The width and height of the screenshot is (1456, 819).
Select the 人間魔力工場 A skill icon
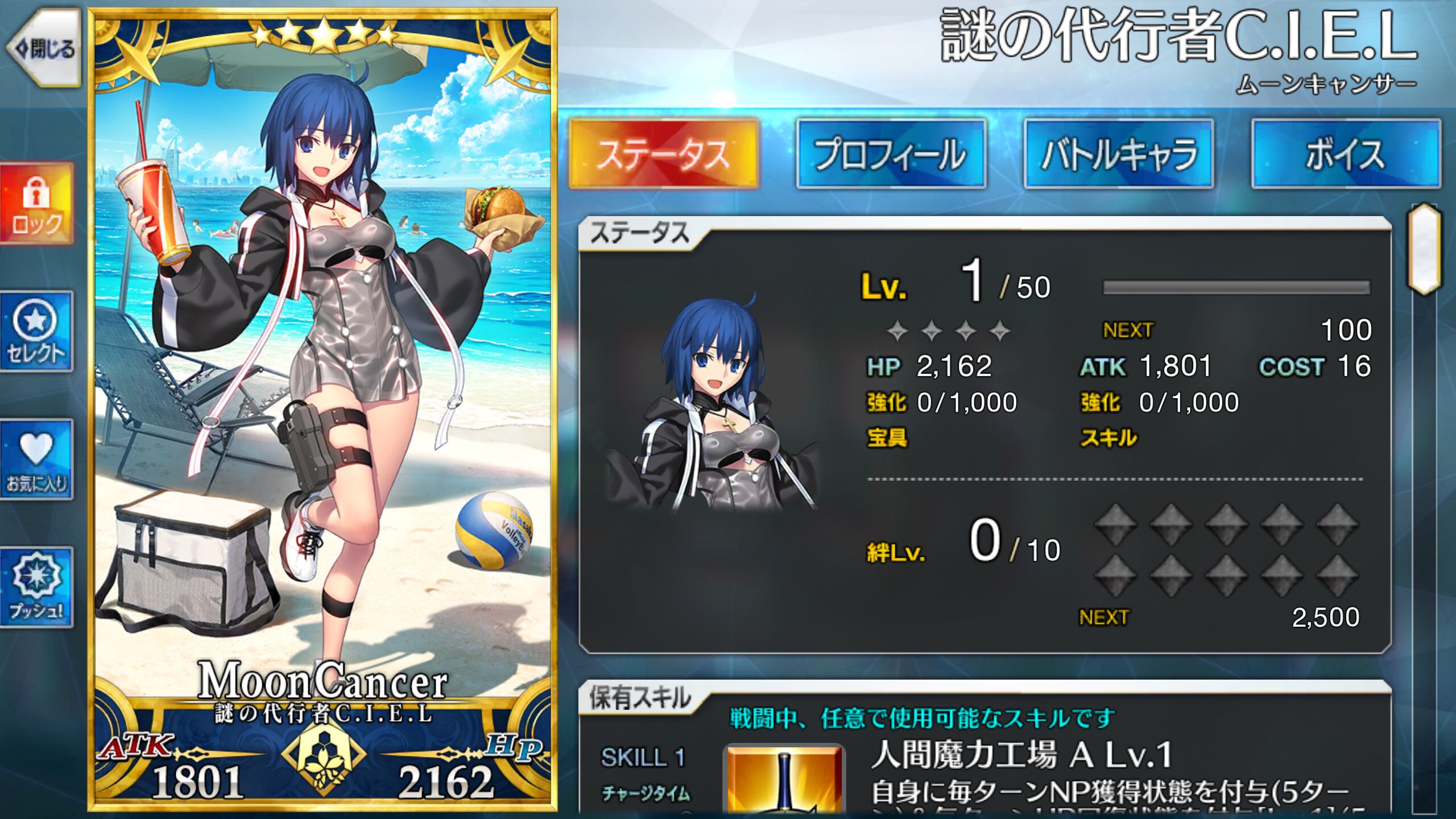[784, 780]
